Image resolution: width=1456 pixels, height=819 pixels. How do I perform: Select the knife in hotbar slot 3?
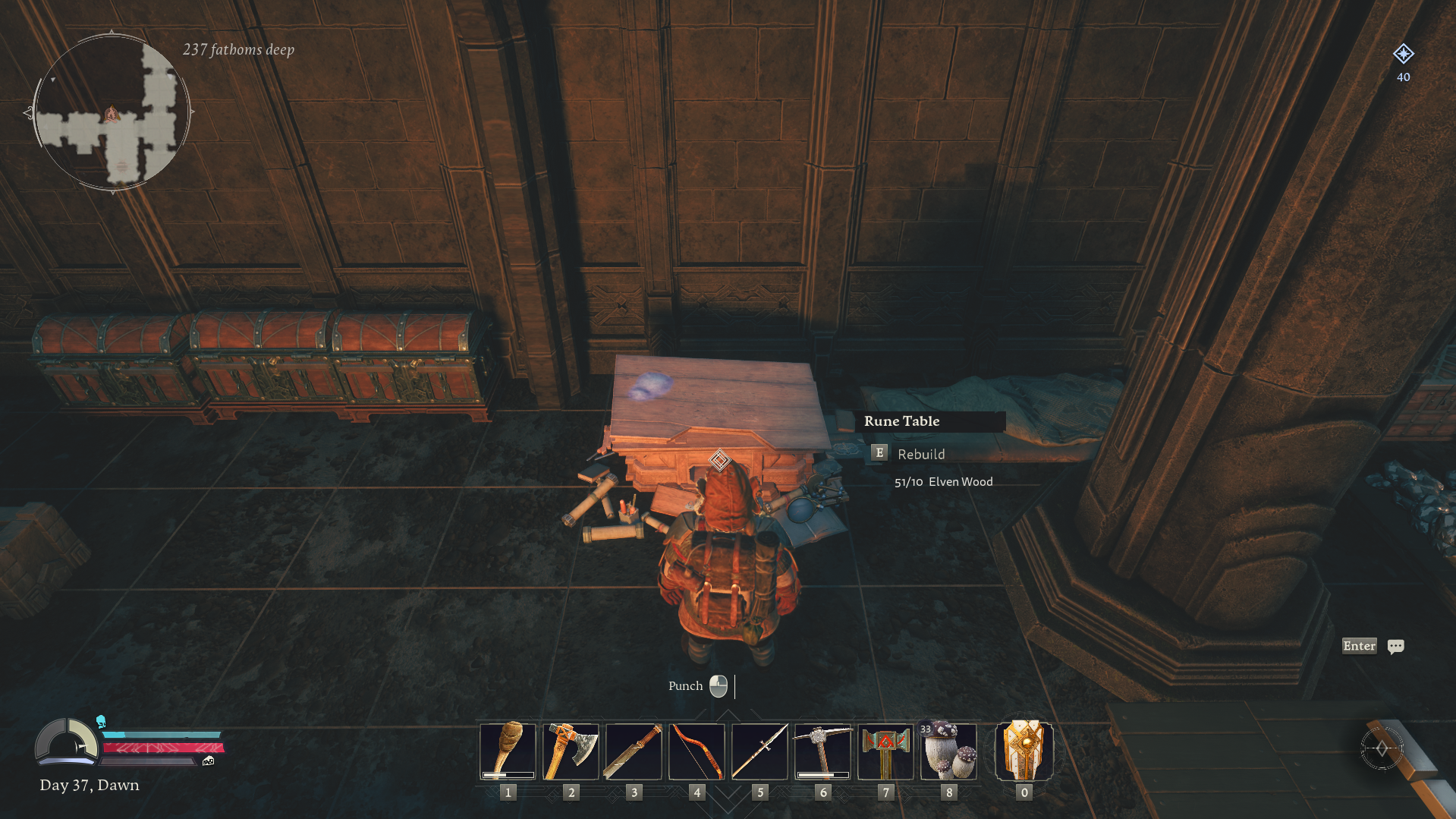(634, 750)
